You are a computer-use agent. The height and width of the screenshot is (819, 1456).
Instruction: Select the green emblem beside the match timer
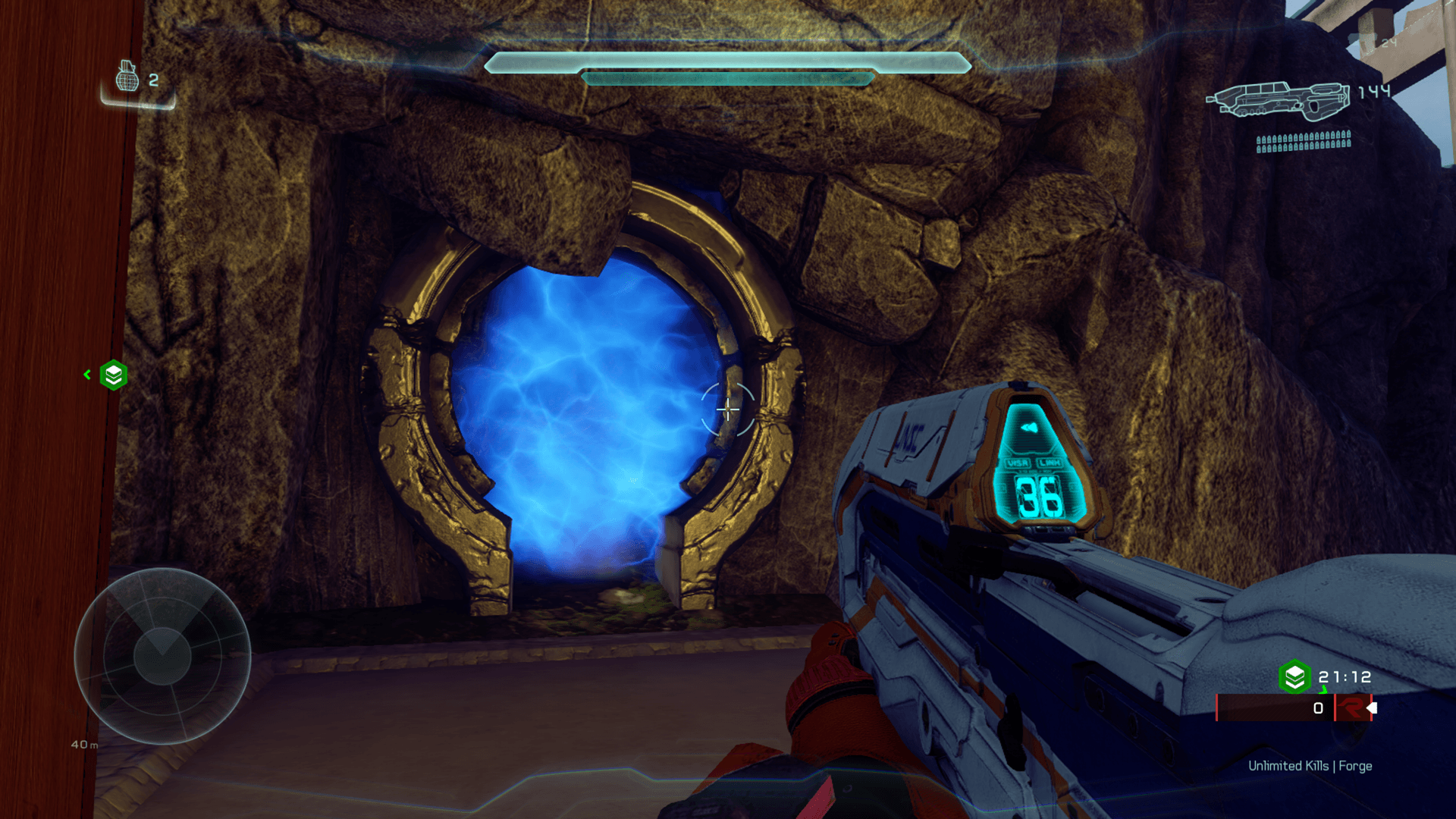[x=1294, y=676]
